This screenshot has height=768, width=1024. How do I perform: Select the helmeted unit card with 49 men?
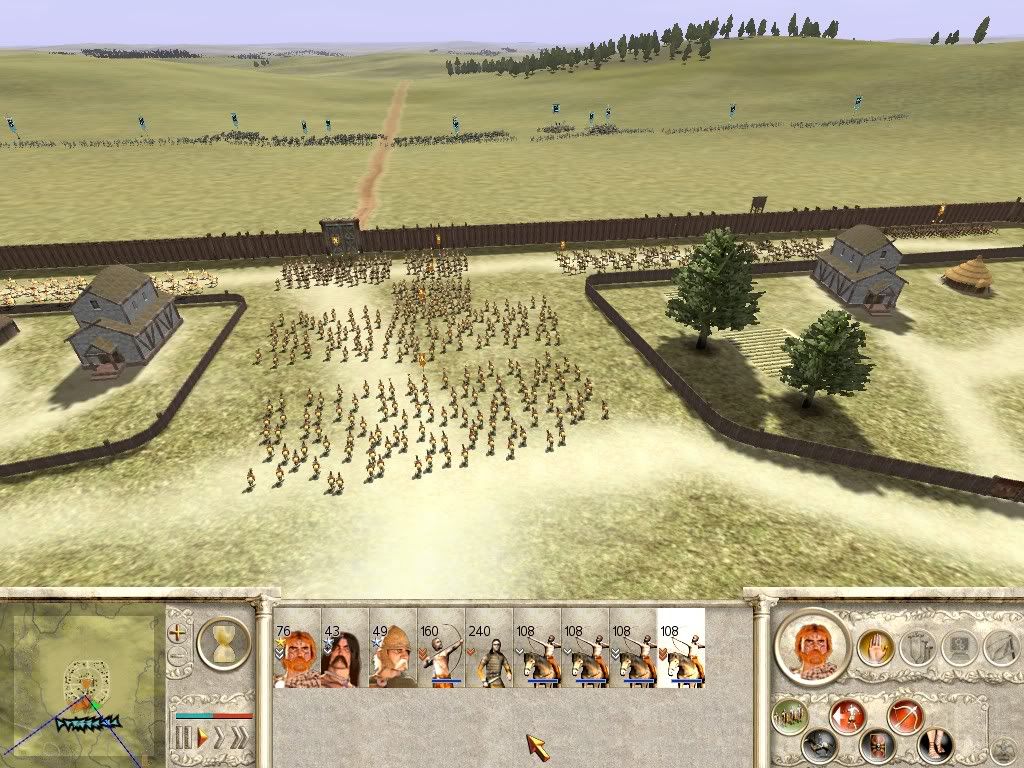coord(393,648)
